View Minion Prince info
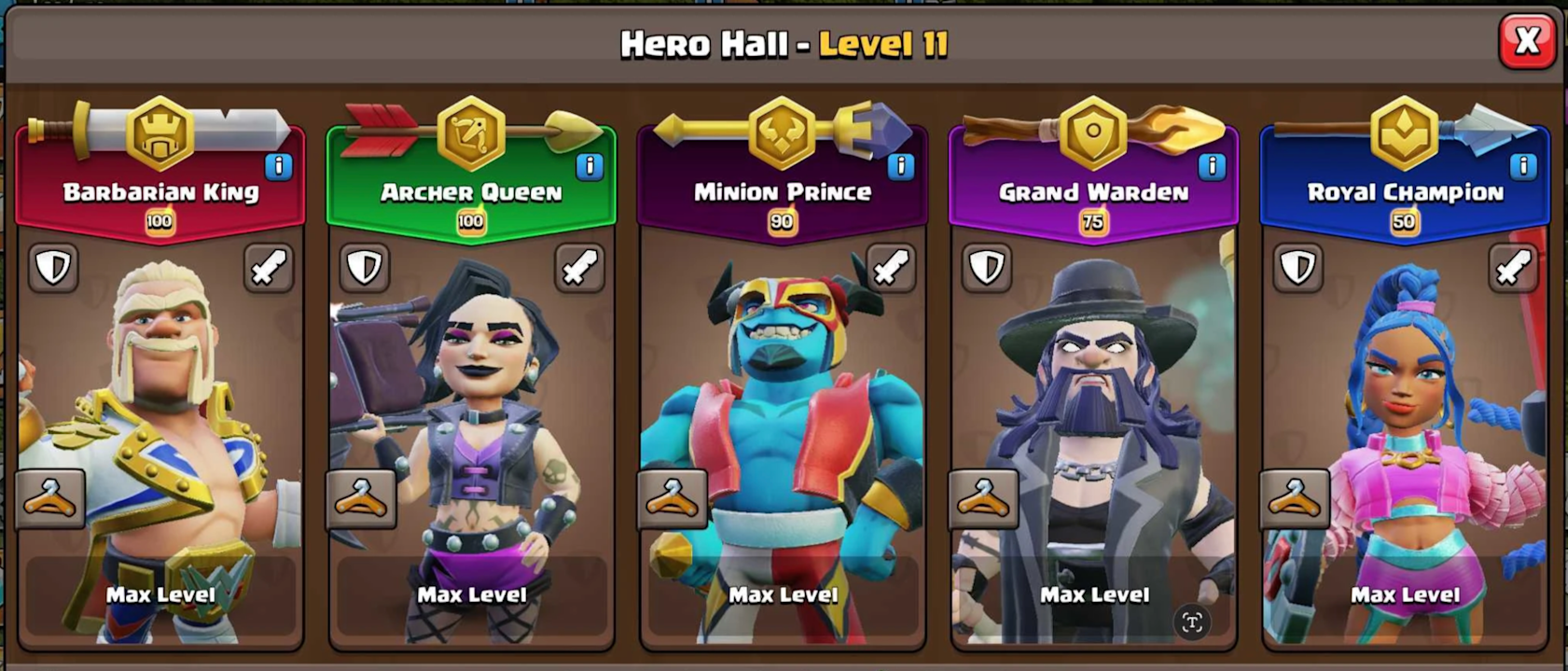Viewport: 1568px width, 671px height. (900, 166)
